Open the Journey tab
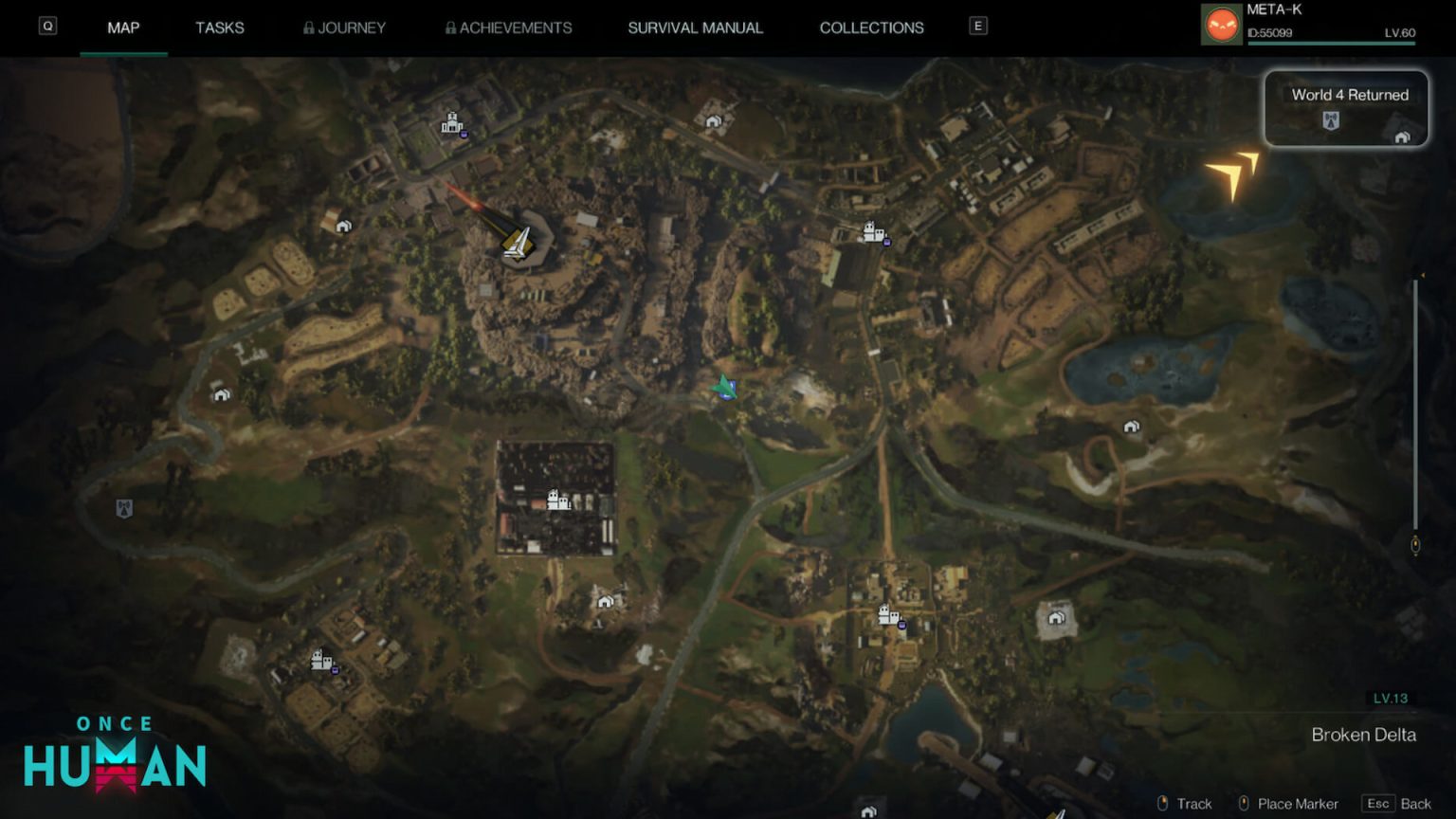This screenshot has width=1456, height=819. tap(344, 27)
